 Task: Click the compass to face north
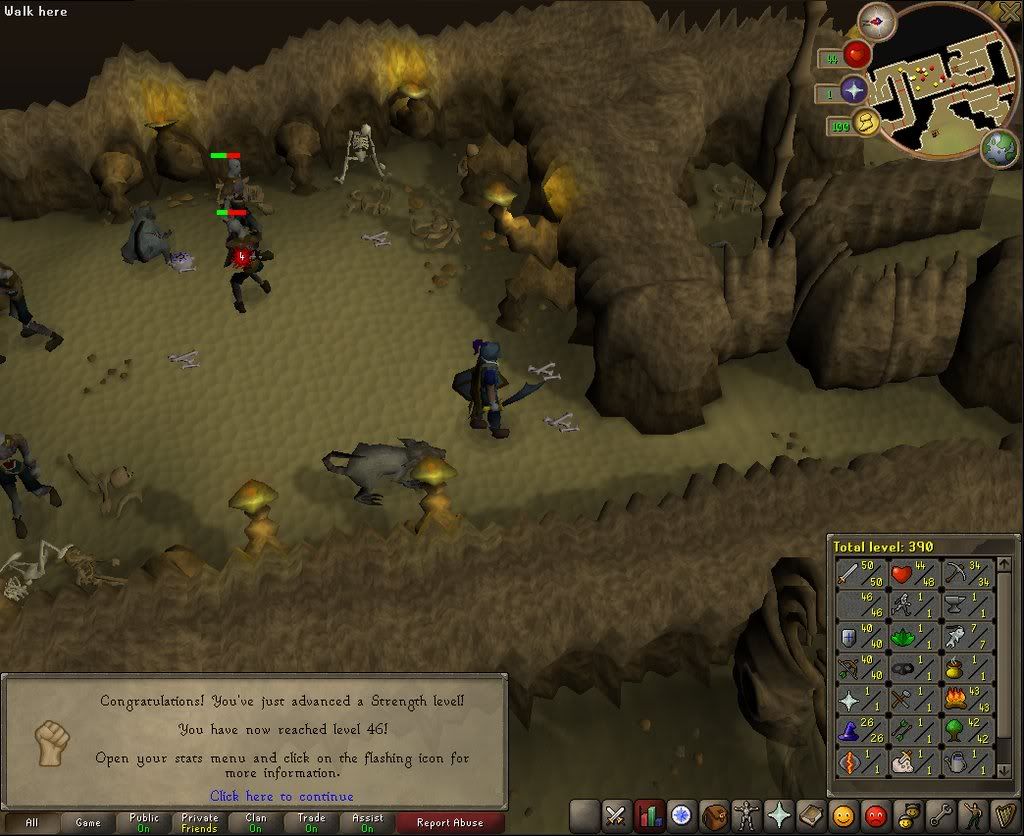879,19
